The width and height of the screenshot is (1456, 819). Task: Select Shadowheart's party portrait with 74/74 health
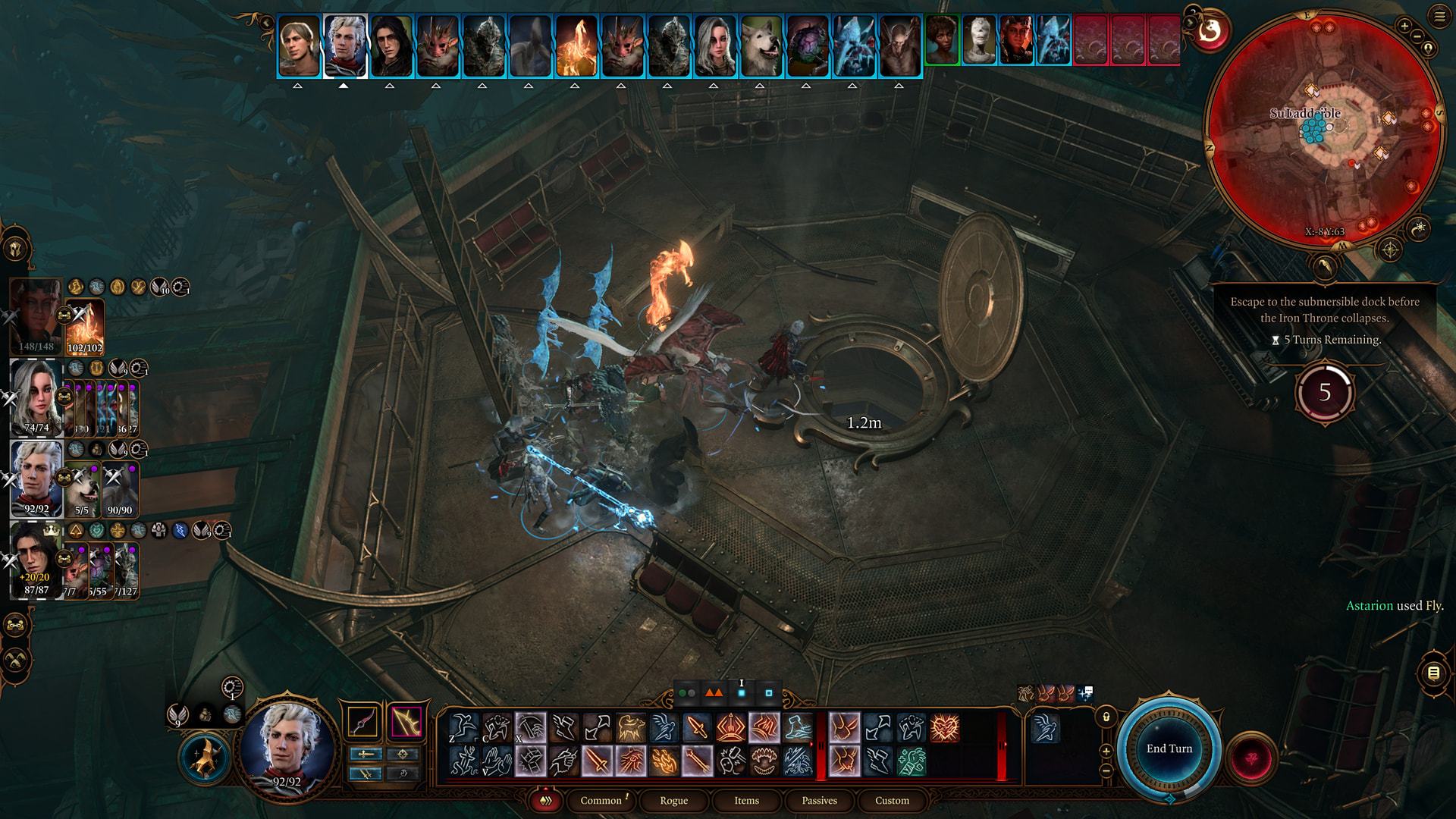tap(35, 397)
